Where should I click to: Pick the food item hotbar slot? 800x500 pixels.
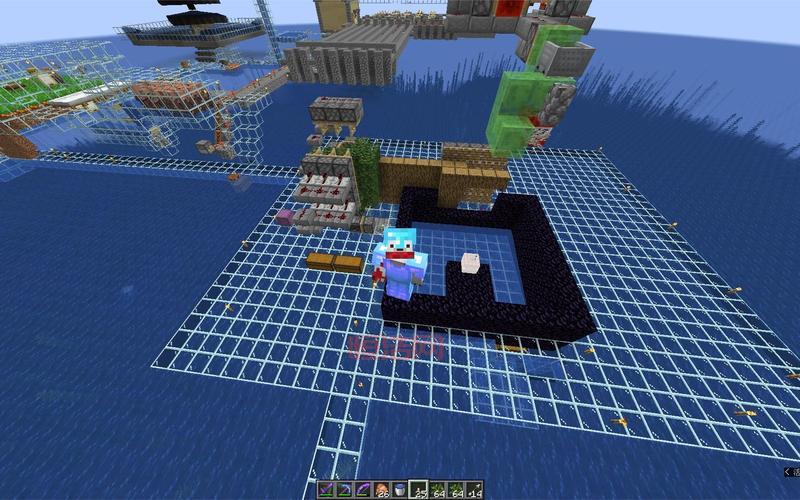point(381,490)
